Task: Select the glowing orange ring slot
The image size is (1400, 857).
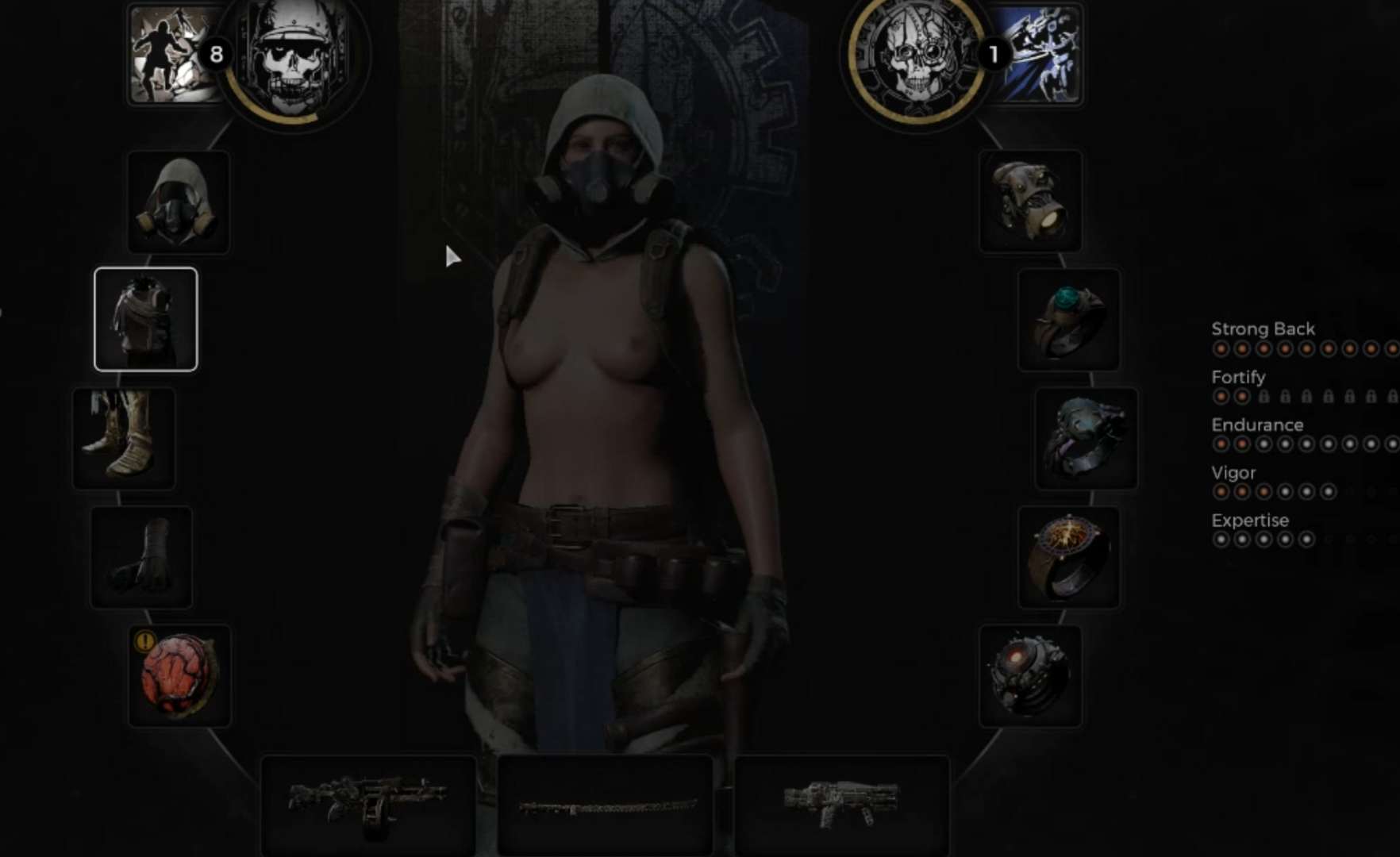Action: point(1068,557)
